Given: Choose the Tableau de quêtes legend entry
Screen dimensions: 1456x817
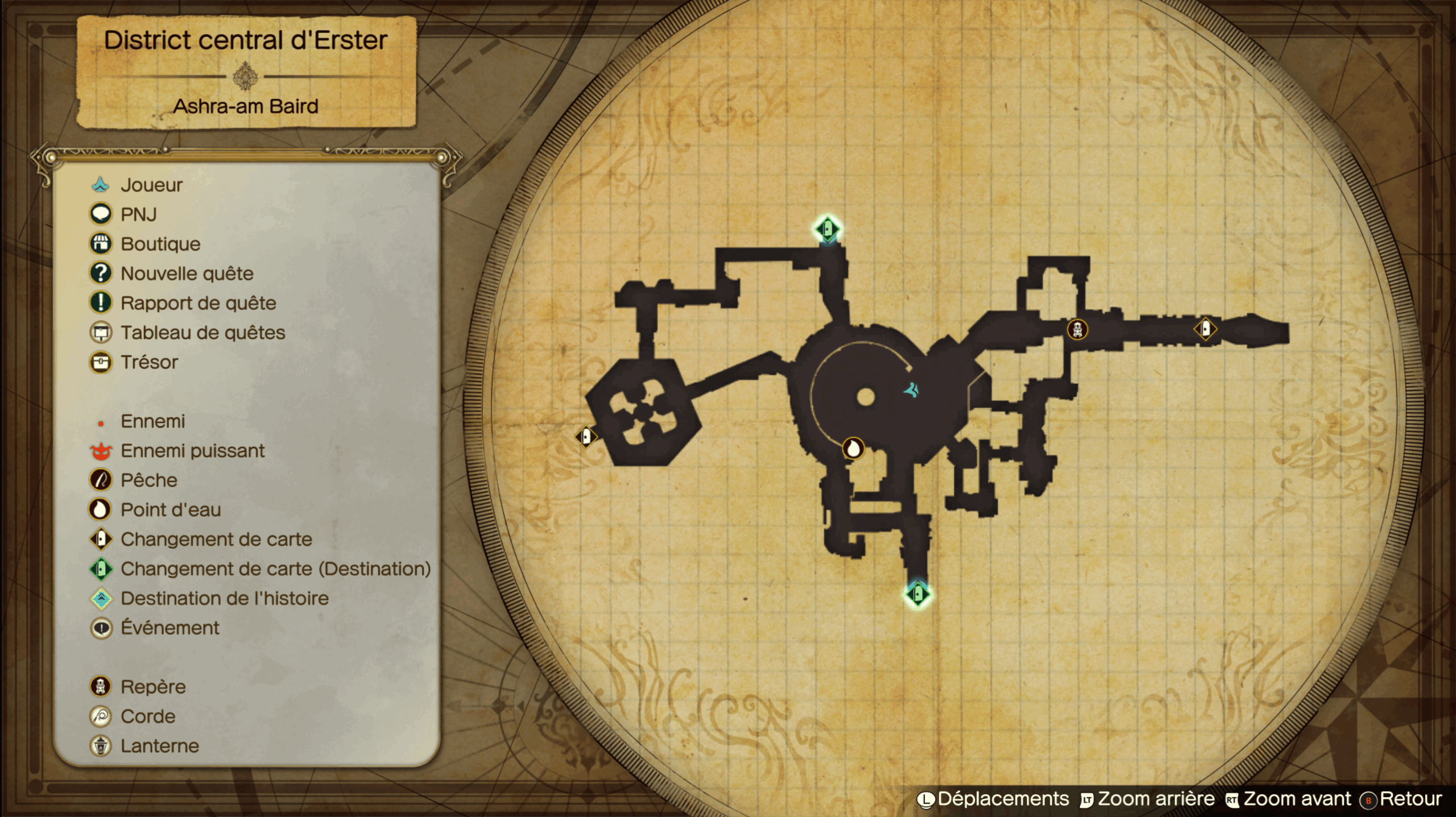Looking at the screenshot, I should (202, 333).
